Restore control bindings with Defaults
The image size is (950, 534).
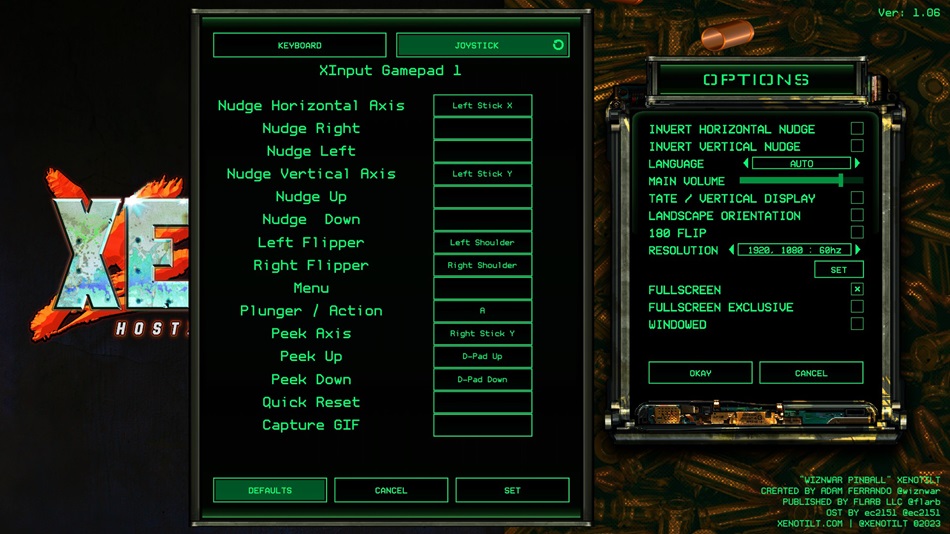point(270,490)
